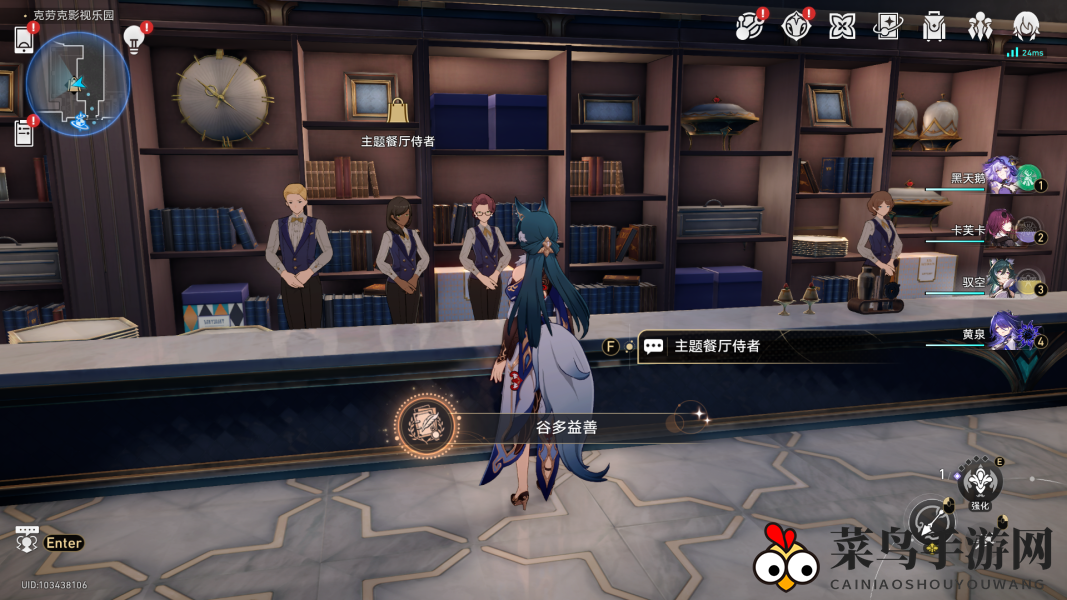This screenshot has width=1067, height=600.
Task: Switch to party member 黄泉
Action: click(x=1002, y=333)
